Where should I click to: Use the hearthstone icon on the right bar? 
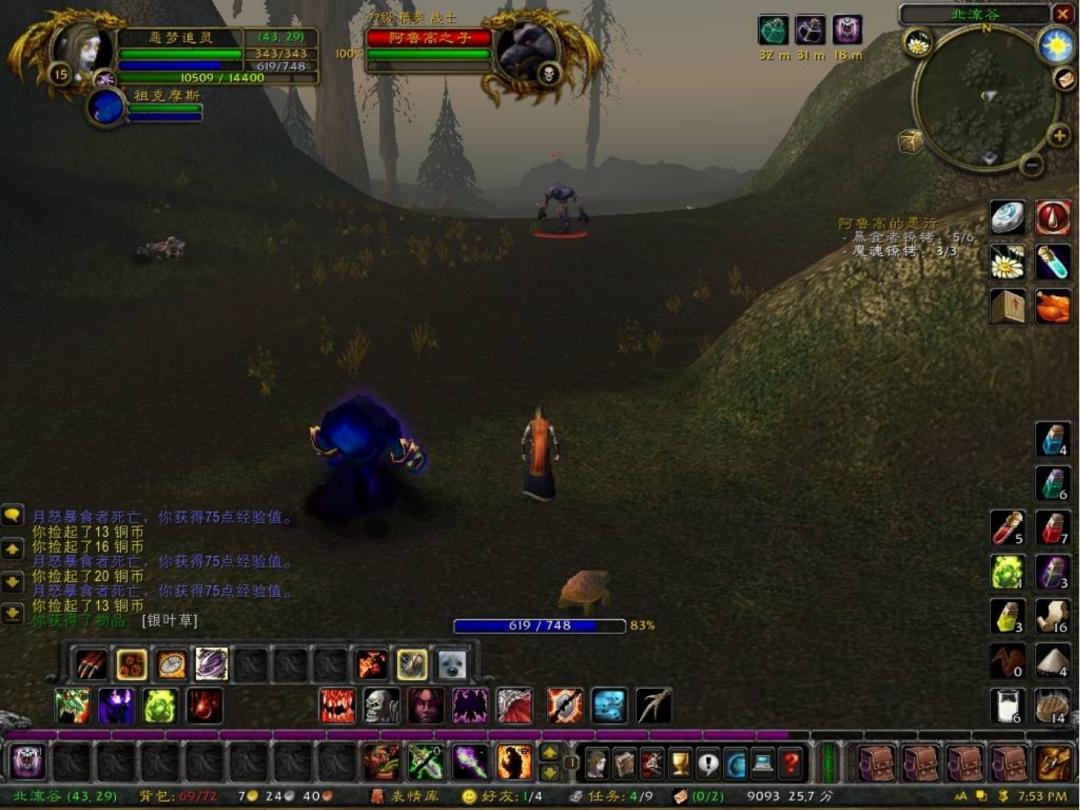coord(1007,218)
